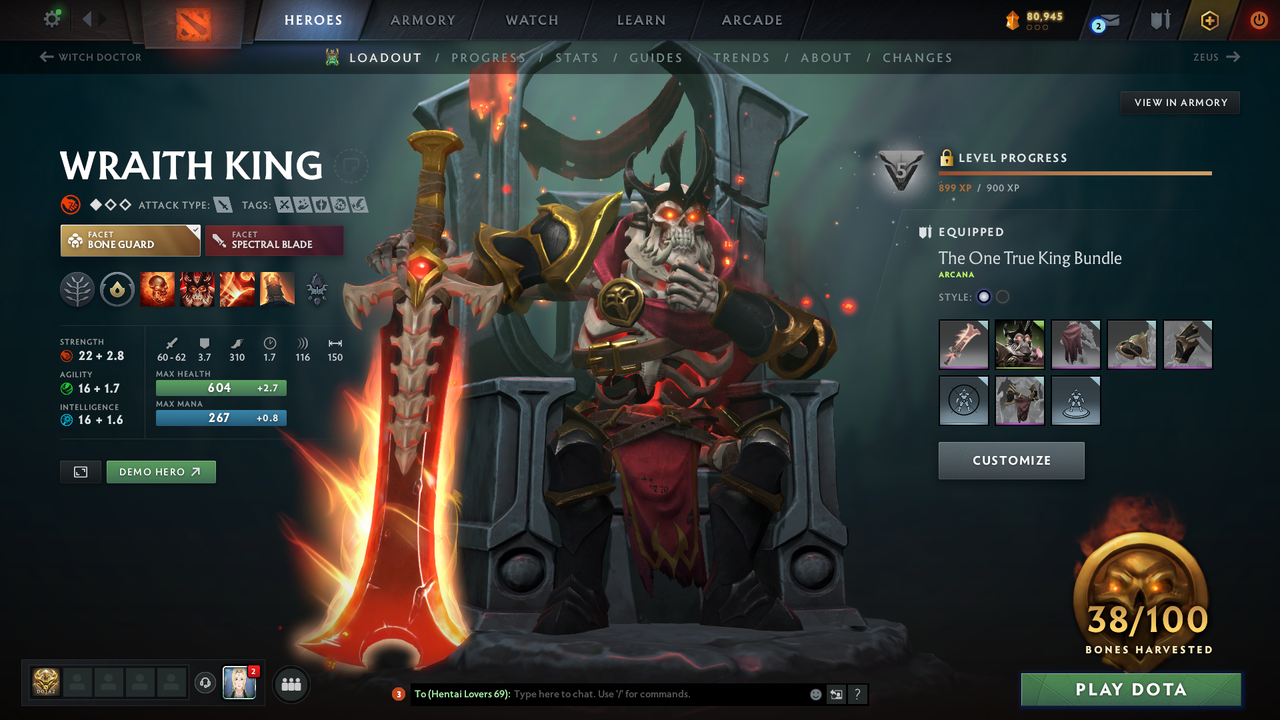Click the power/logout icon top right
Viewport: 1280px width, 720px height.
pos(1258,19)
